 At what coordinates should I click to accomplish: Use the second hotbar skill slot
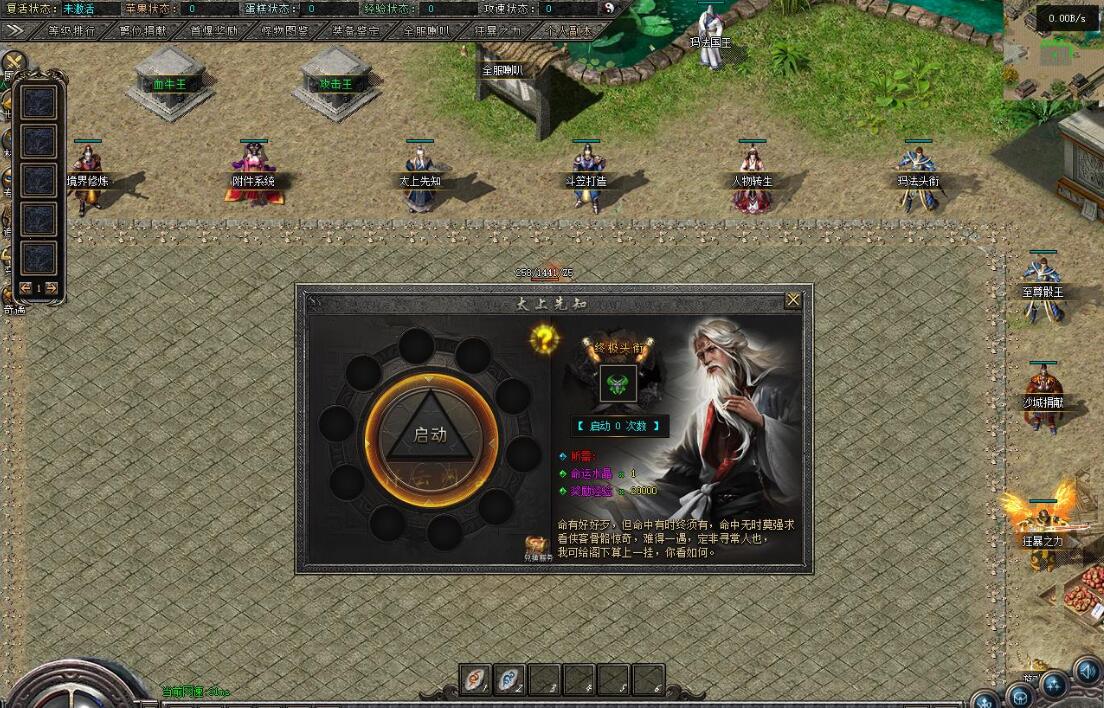(x=512, y=680)
